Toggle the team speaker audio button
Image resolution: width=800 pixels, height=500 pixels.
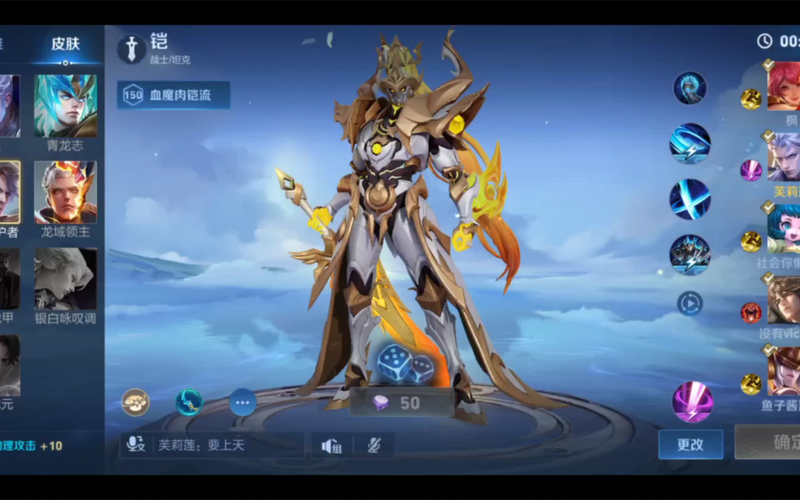tap(331, 446)
